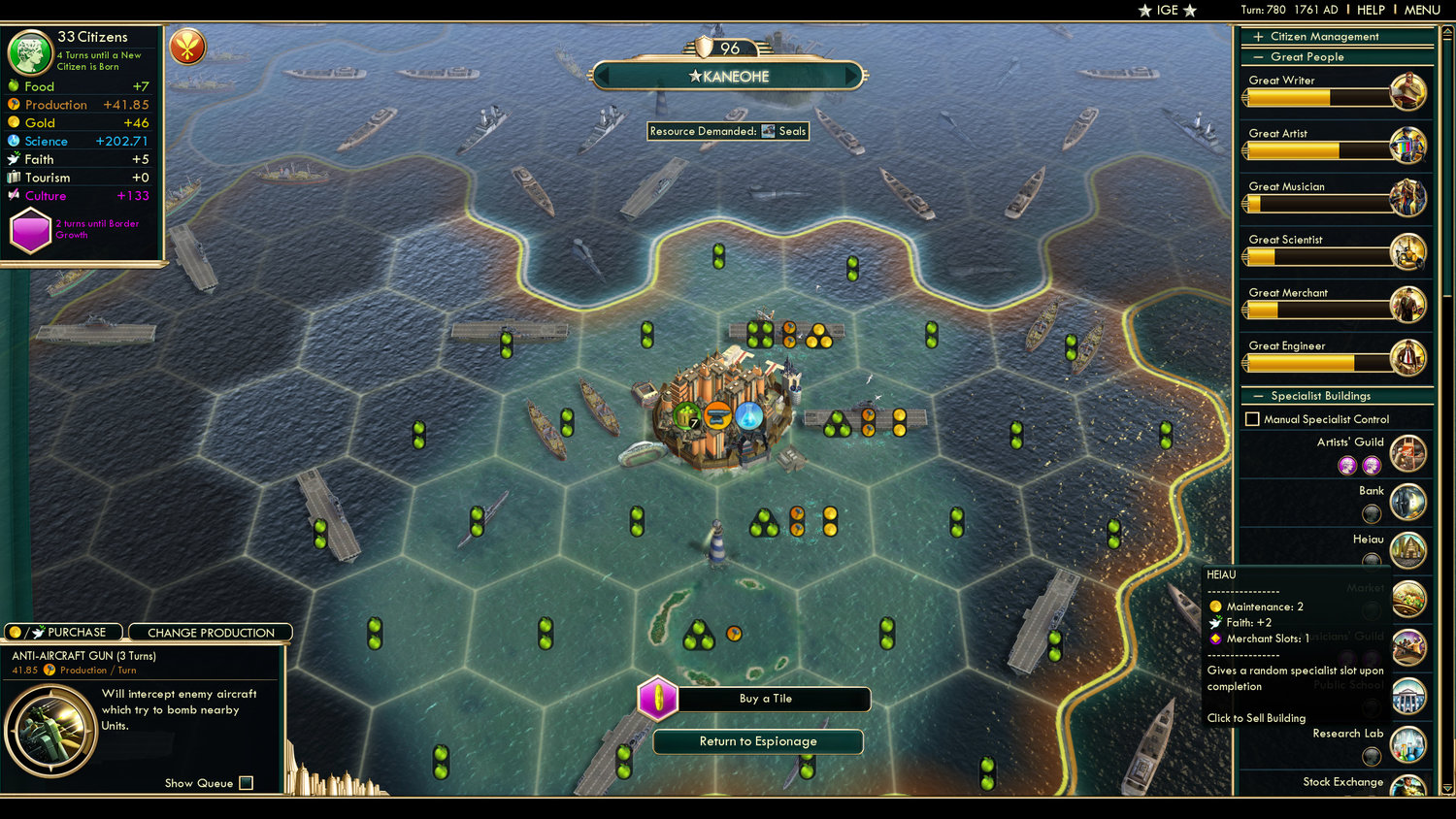Screen dimensions: 1456x819
Task: Click HELP in the top bar
Action: click(1373, 10)
